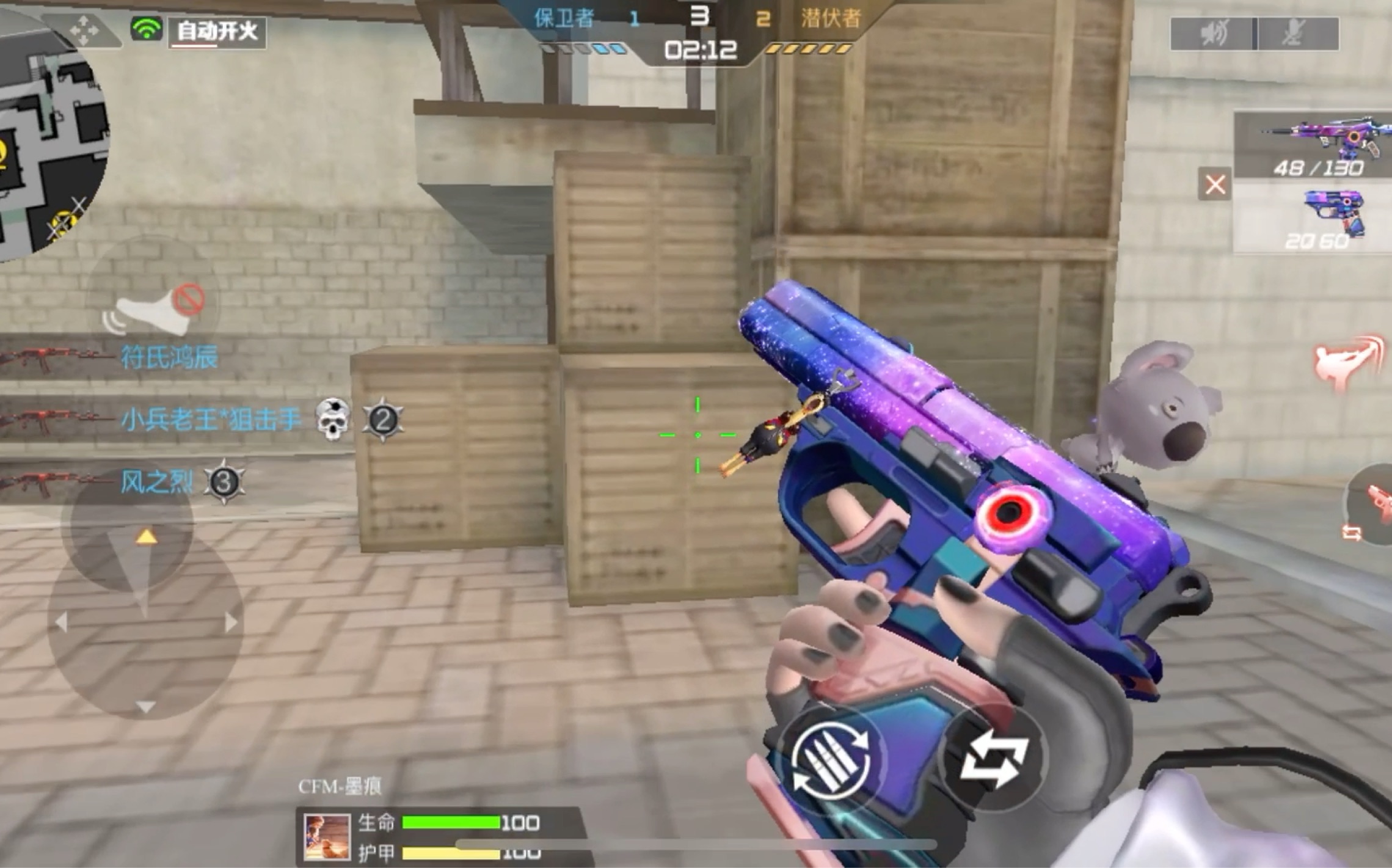This screenshot has width=1392, height=868.
Task: Select teammate 小兵老王*狙击手 row
Action: 210,420
